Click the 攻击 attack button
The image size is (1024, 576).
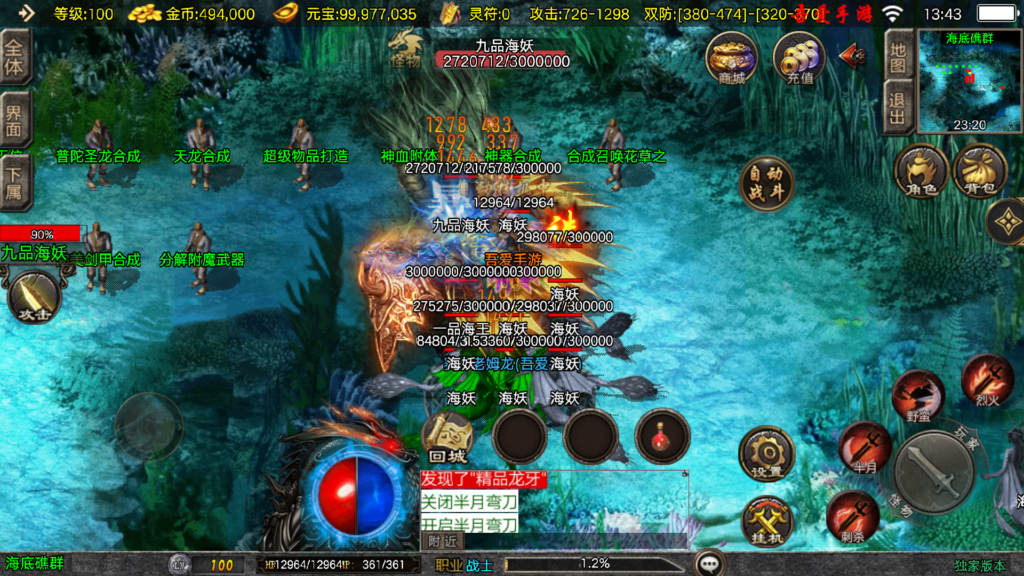click(x=35, y=297)
